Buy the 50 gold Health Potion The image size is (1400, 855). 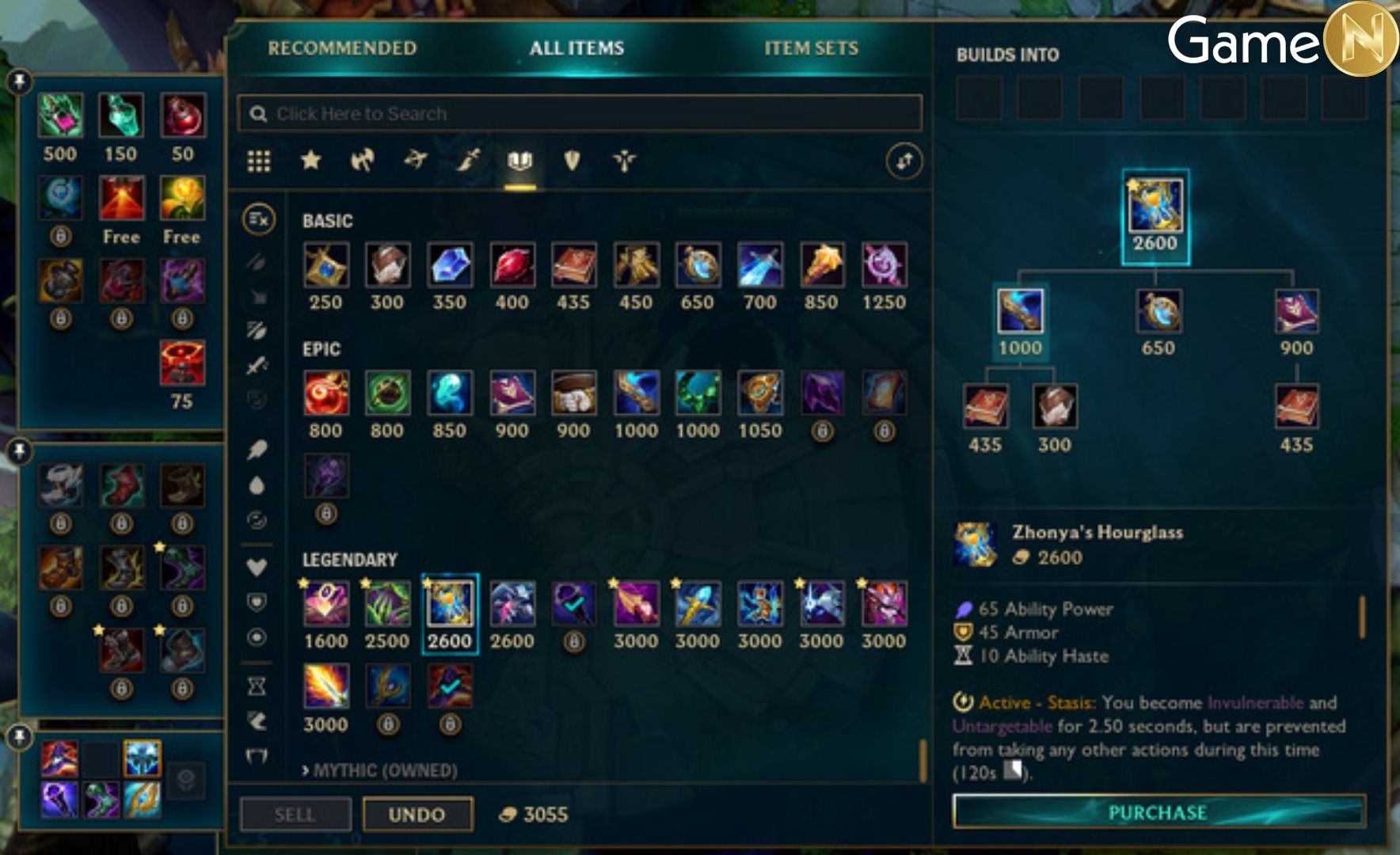point(183,116)
